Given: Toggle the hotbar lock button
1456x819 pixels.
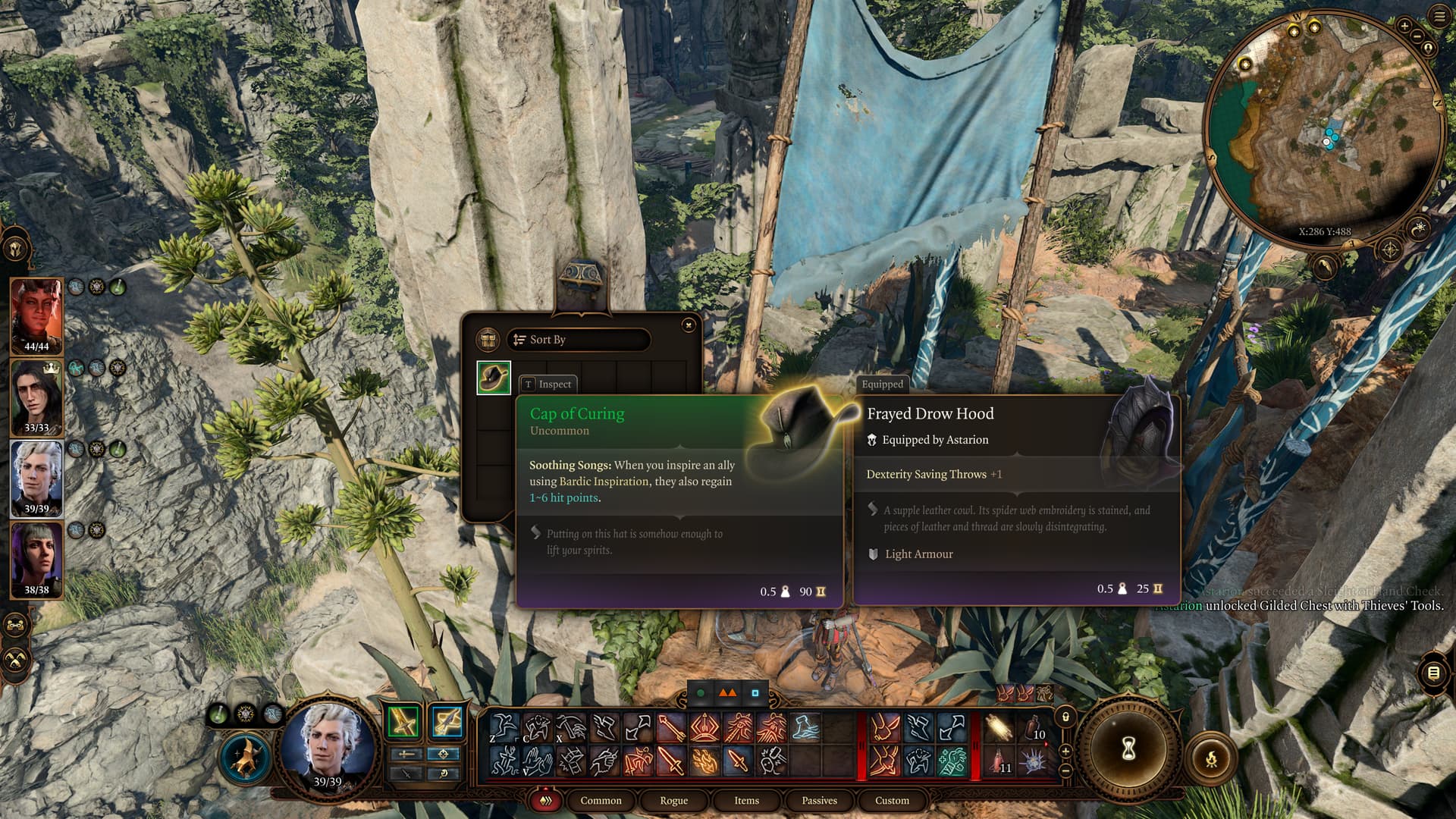Looking at the screenshot, I should pos(1065,717).
